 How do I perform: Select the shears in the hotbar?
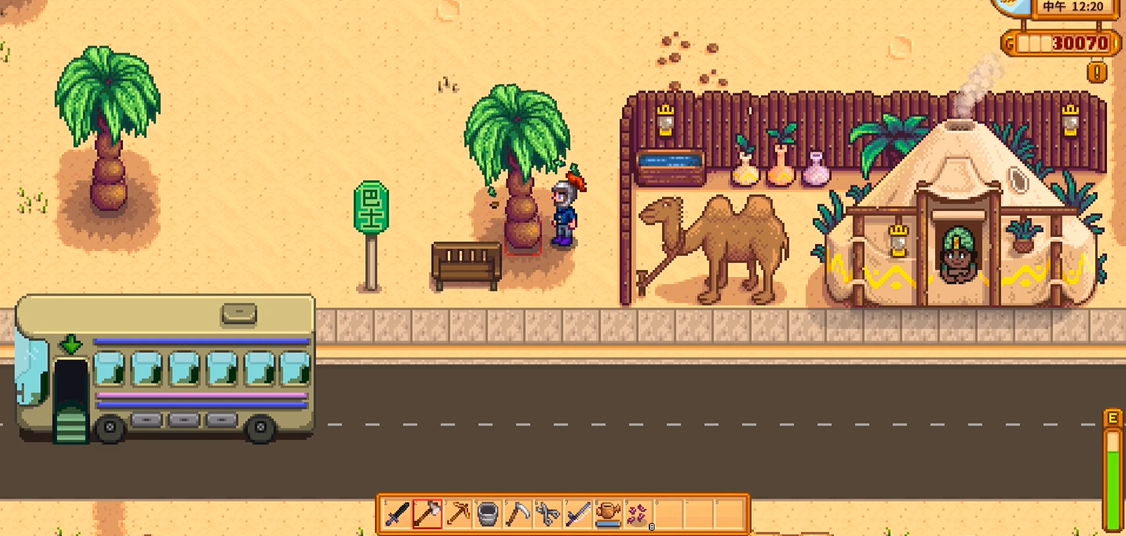[x=548, y=514]
